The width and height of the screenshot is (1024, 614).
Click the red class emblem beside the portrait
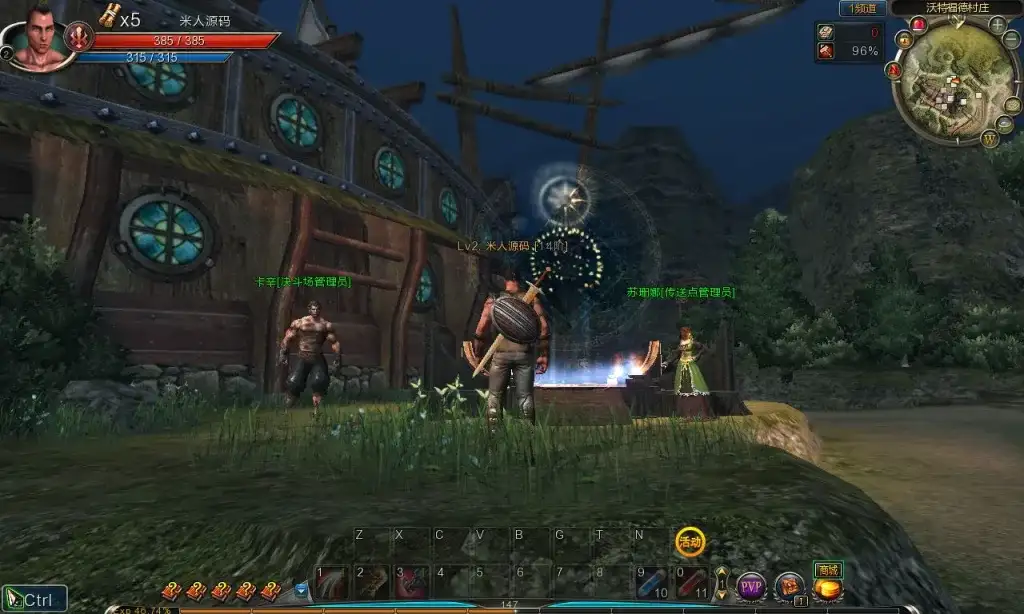point(79,38)
